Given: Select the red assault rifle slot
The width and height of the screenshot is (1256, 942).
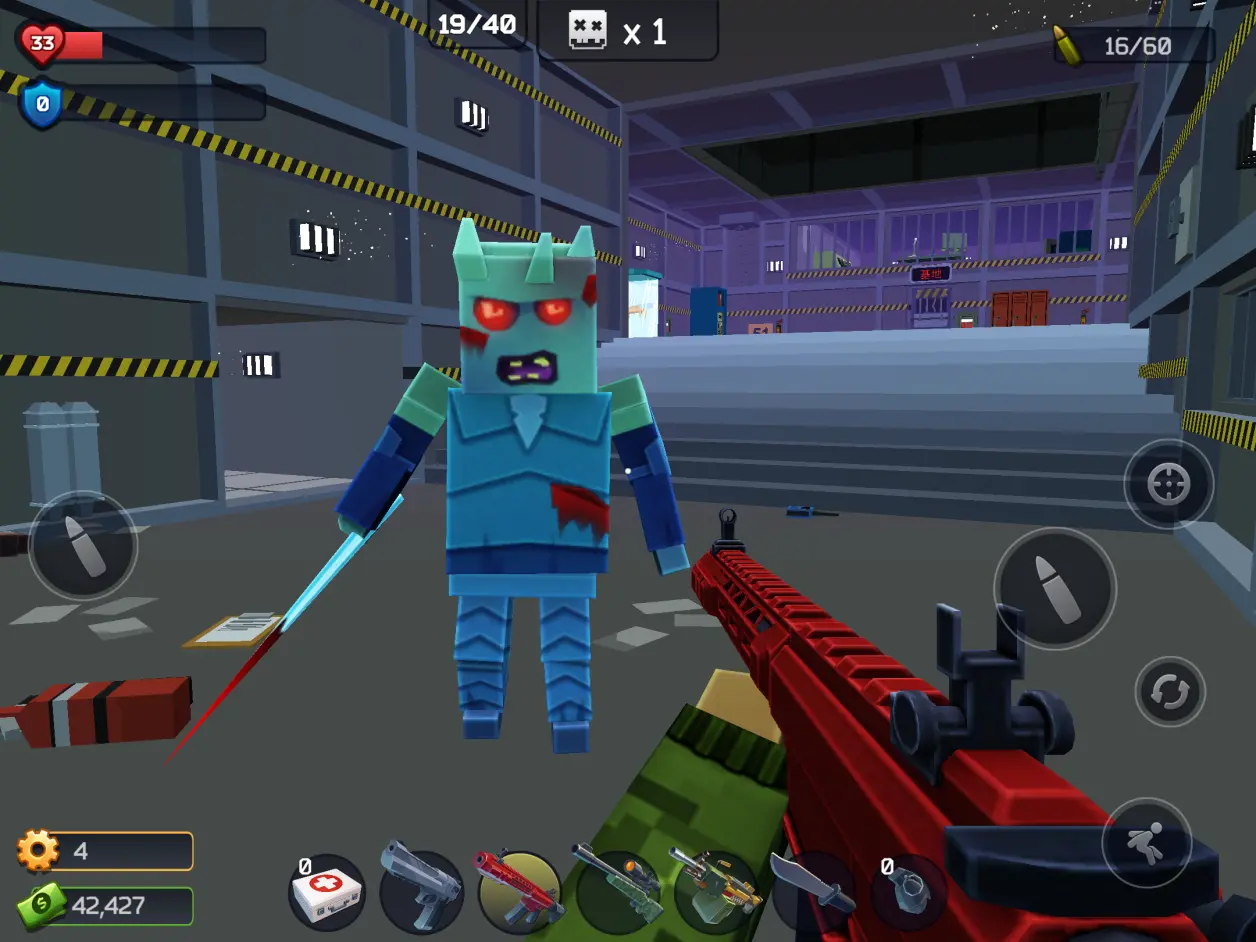Looking at the screenshot, I should pyautogui.click(x=519, y=891).
